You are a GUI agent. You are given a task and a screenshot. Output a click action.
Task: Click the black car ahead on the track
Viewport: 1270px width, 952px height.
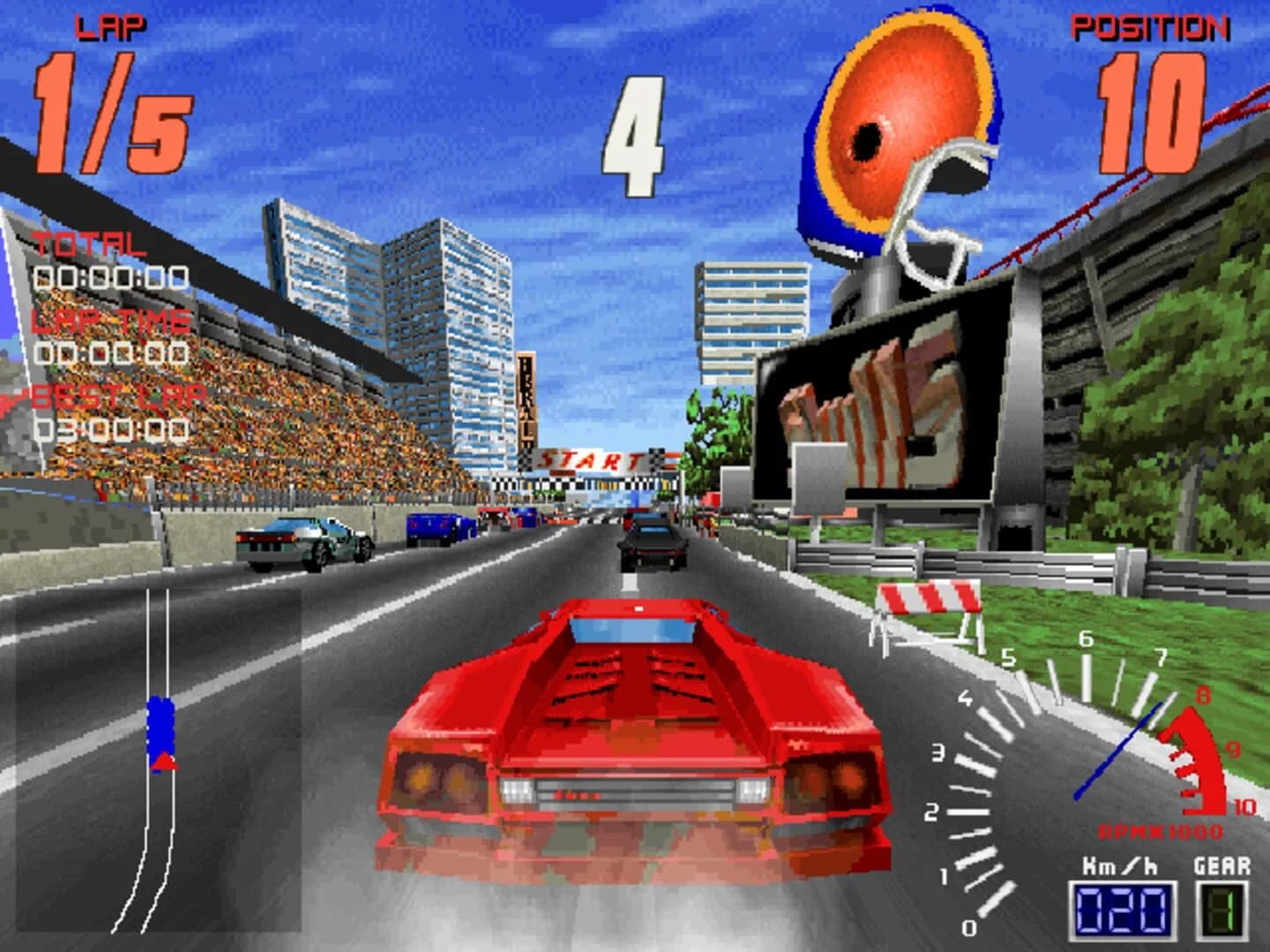click(x=650, y=541)
